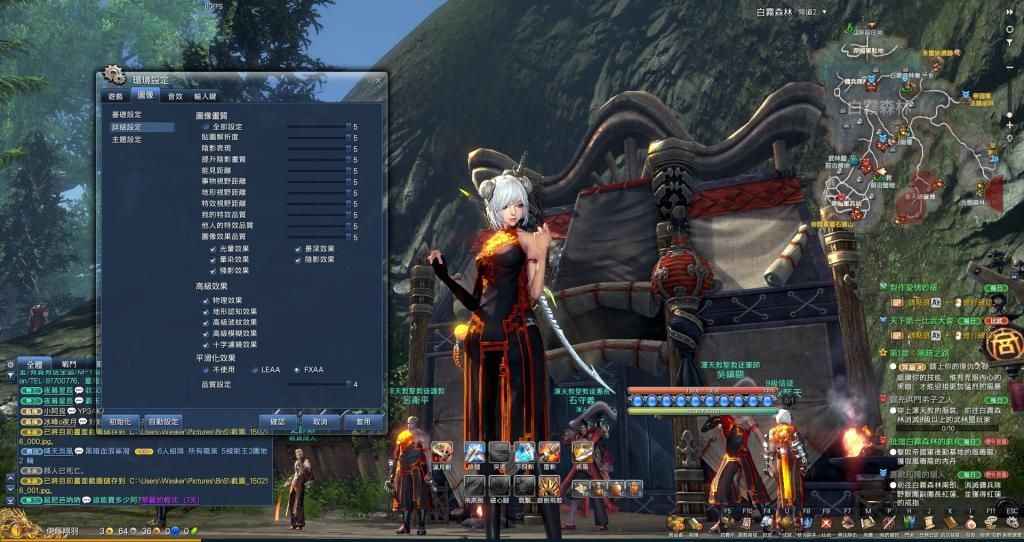The width and height of the screenshot is (1024, 542).
Task: Open the 主題設定 sidebar entry
Action: [x=127, y=140]
